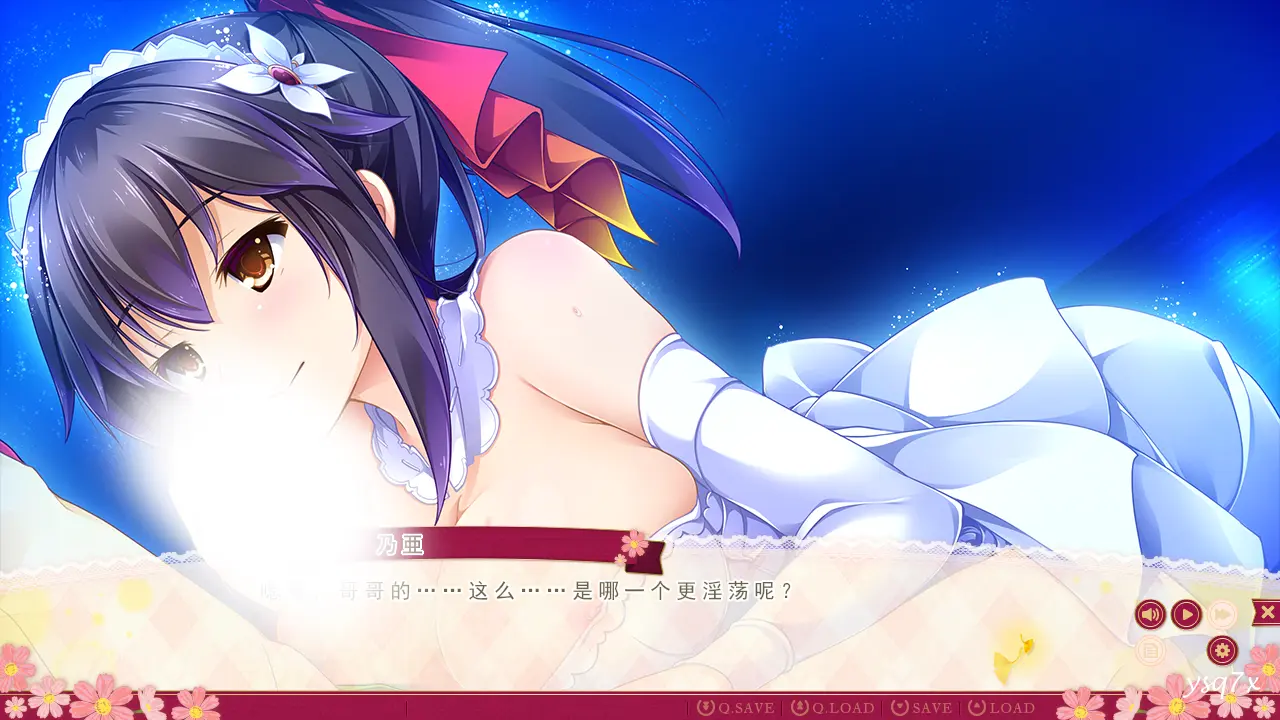Start auto mode with the play icon
1280x720 pixels.
click(1186, 614)
